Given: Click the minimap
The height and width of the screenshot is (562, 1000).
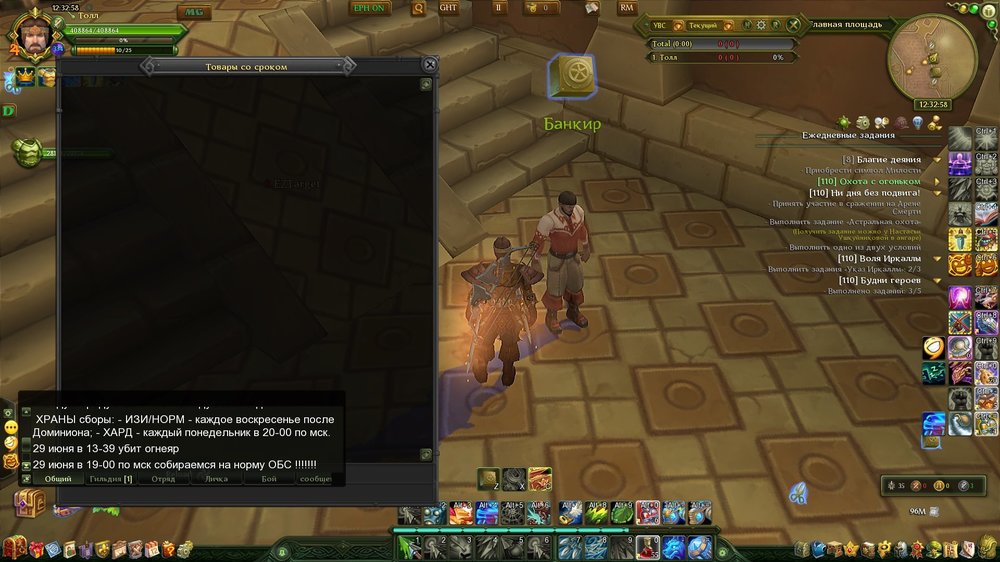Looking at the screenshot, I should (932, 56).
